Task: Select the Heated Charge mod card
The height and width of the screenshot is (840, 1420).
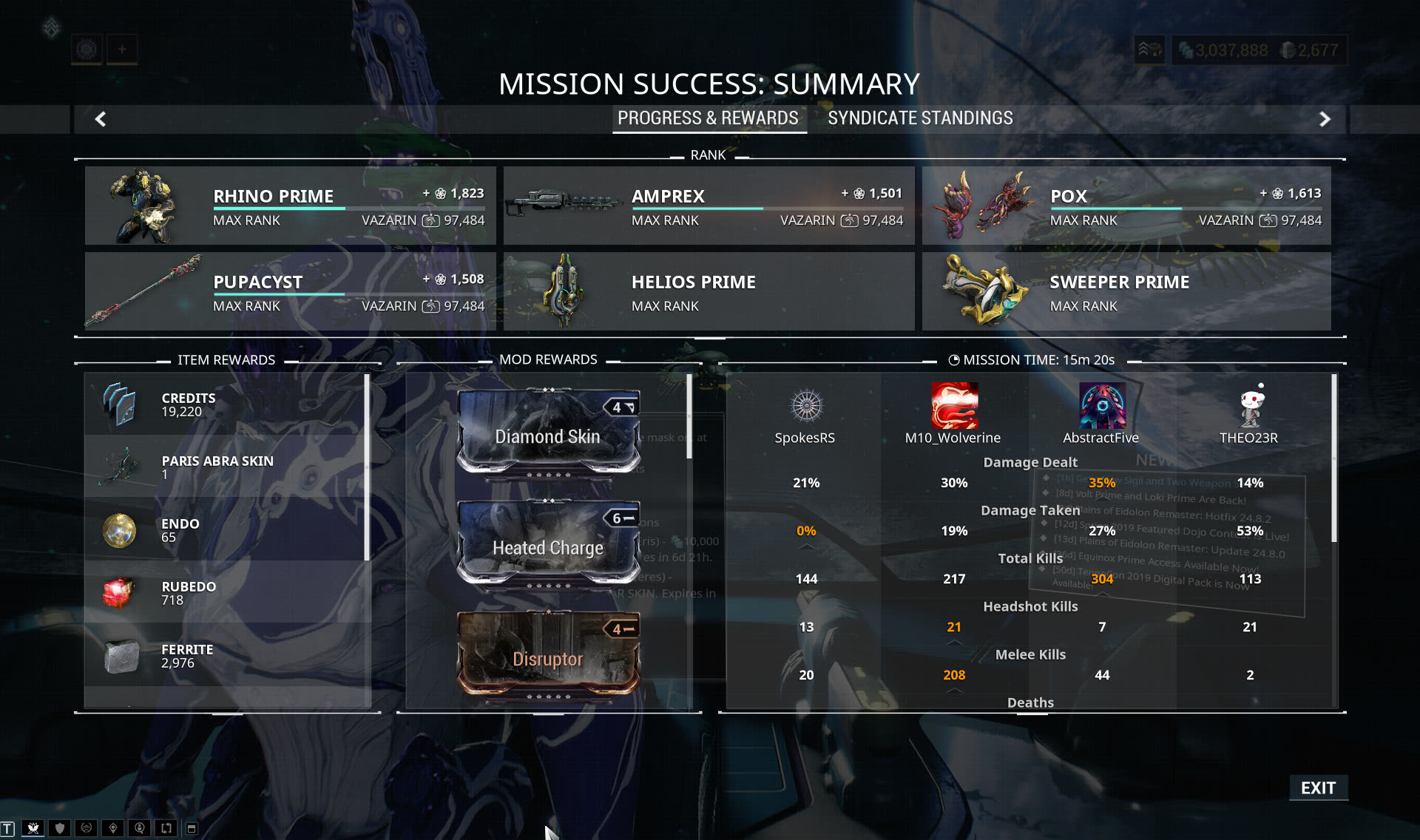Action: 548,543
